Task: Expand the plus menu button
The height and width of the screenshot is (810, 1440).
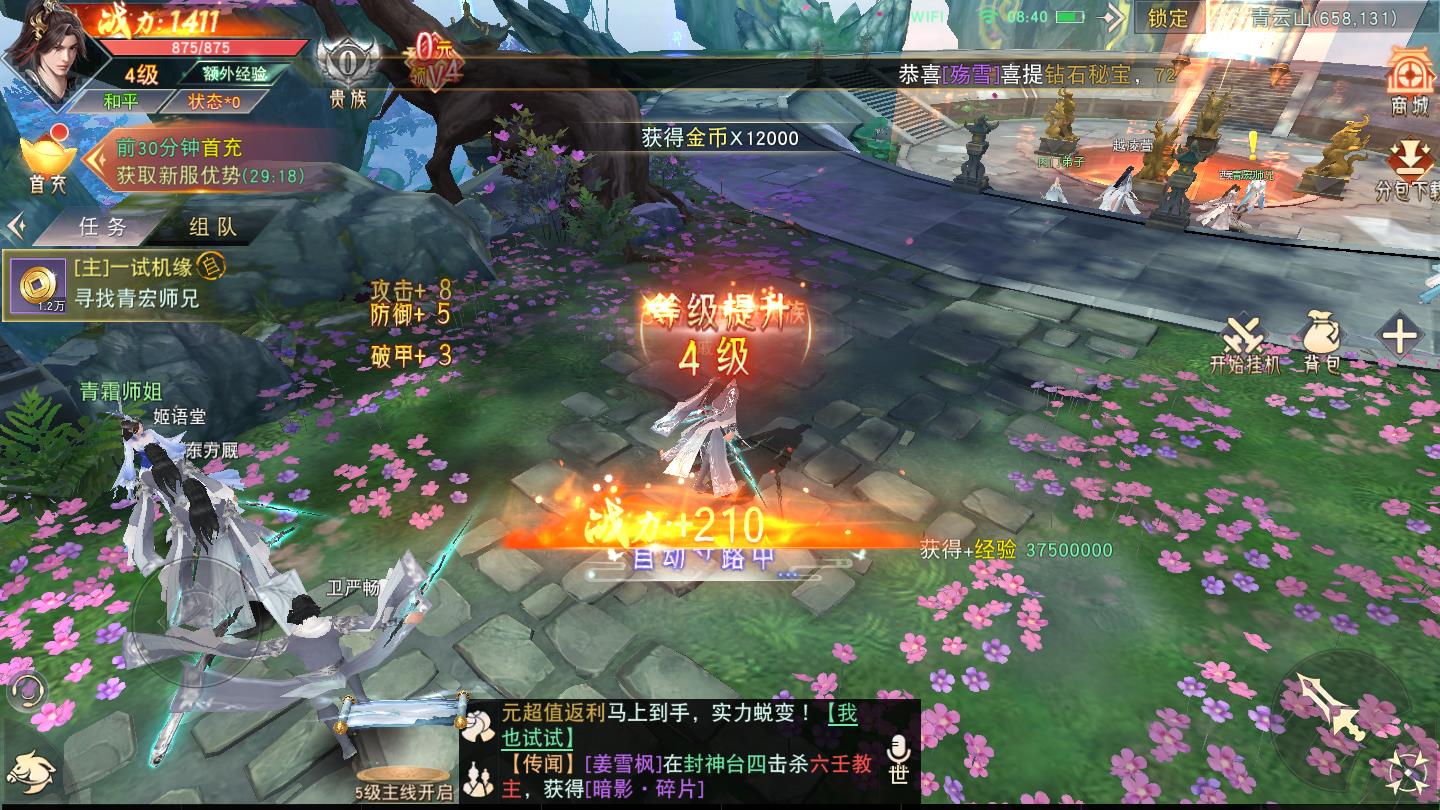Action: tap(1399, 337)
